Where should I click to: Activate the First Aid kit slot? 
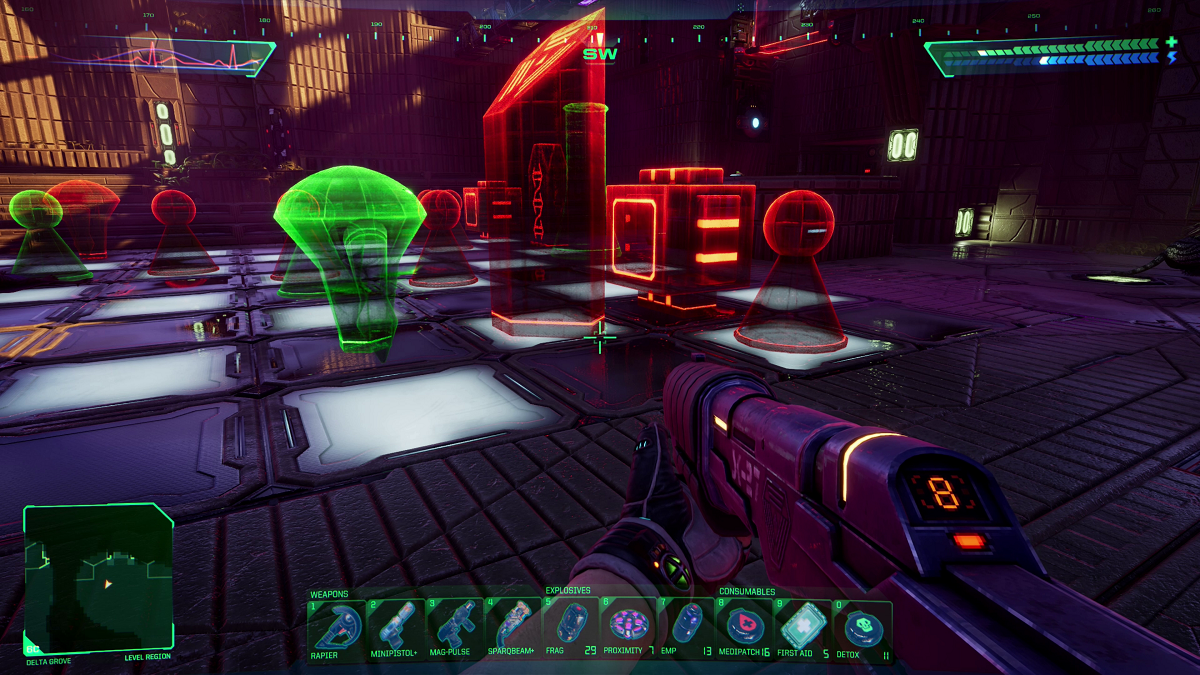pyautogui.click(x=803, y=628)
